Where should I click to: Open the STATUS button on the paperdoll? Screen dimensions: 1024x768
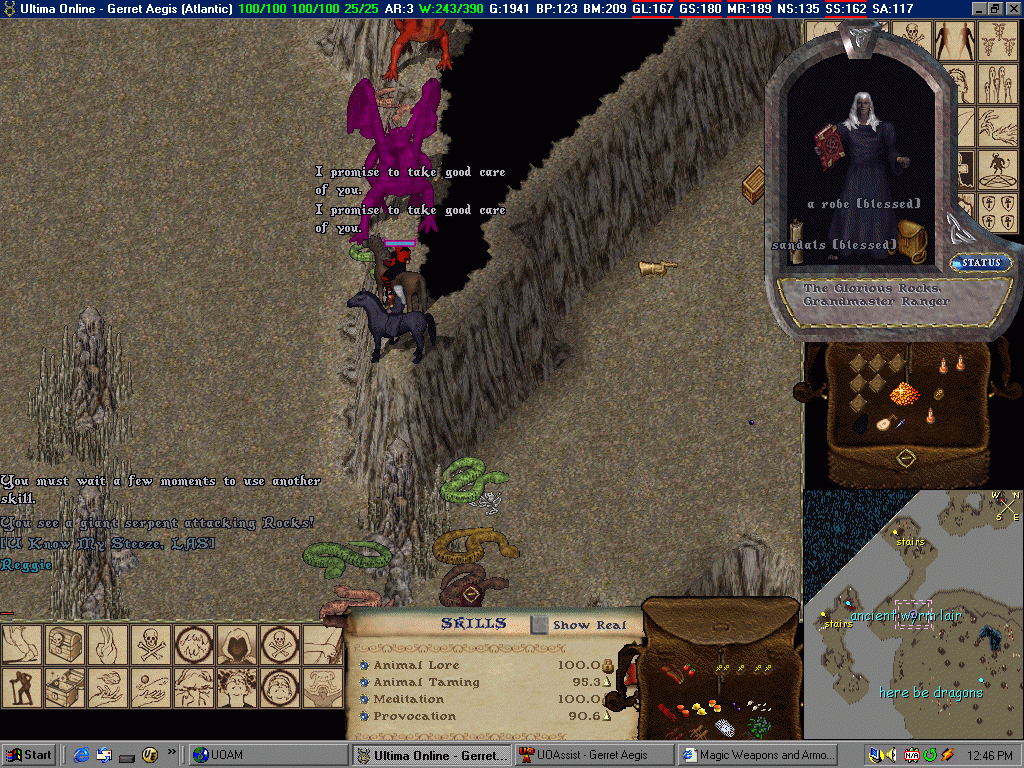click(980, 263)
